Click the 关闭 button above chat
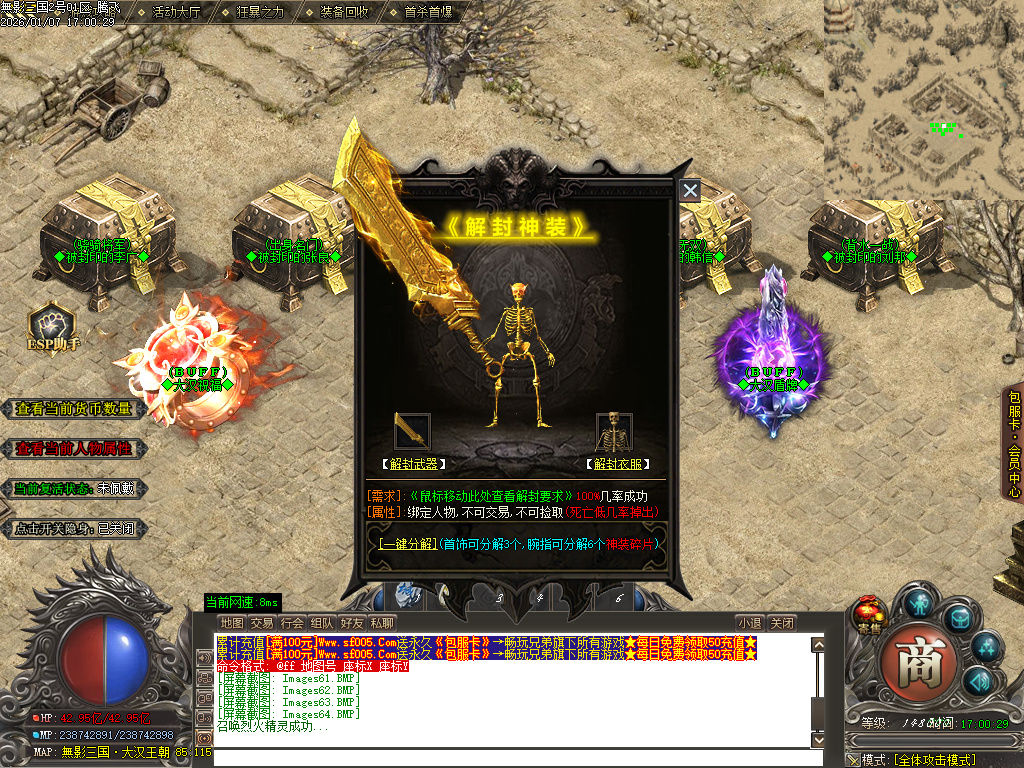The width and height of the screenshot is (1024, 768). pos(783,623)
